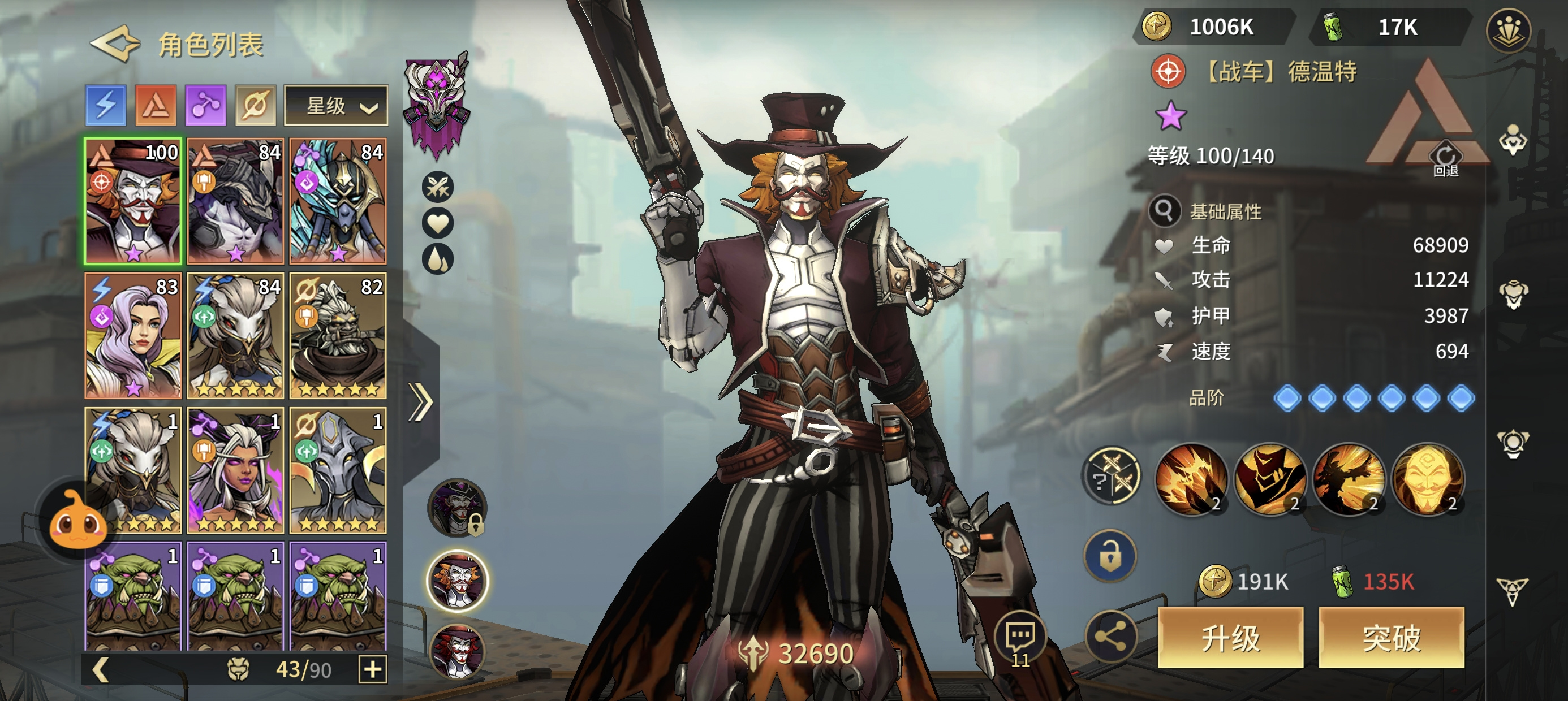Filter heroes by blue lightning faction
This screenshot has width=1568, height=701.
(106, 105)
